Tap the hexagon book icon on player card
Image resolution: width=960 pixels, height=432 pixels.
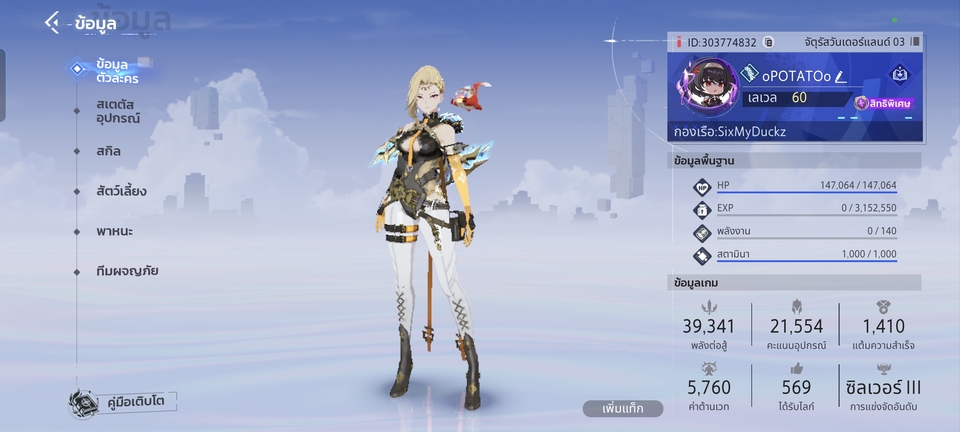tap(899, 73)
